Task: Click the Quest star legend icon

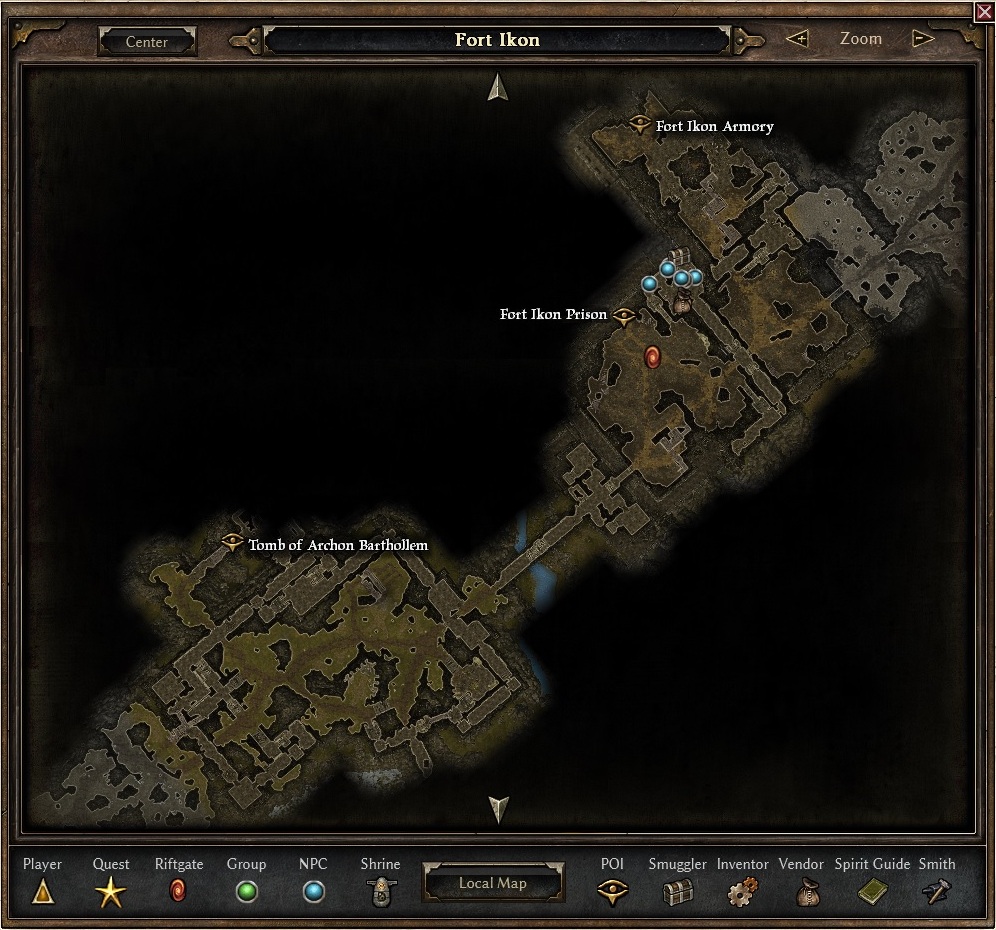Action: (x=111, y=891)
